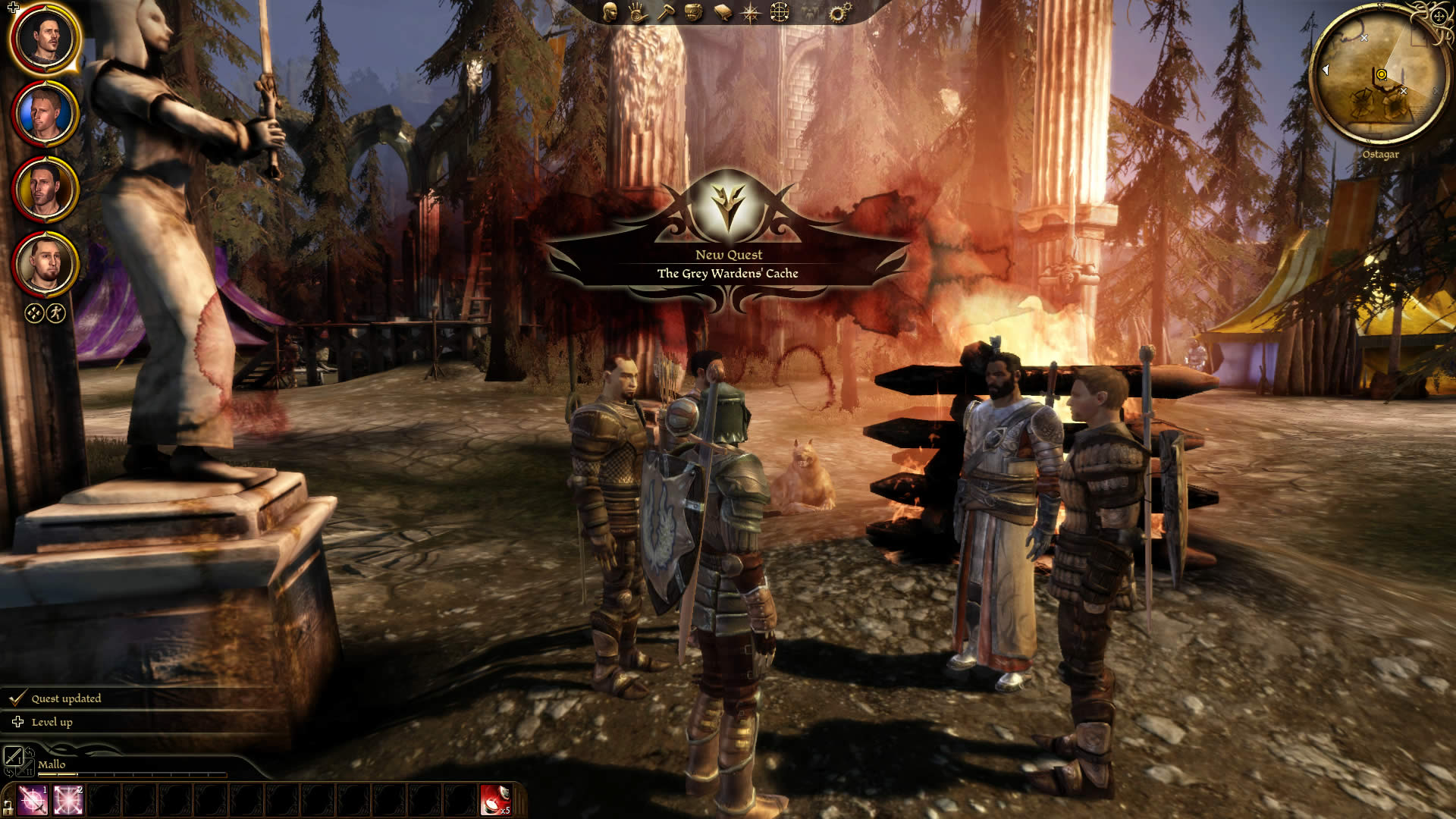Open the Level up notification
This screenshot has height=819, width=1456.
52,722
